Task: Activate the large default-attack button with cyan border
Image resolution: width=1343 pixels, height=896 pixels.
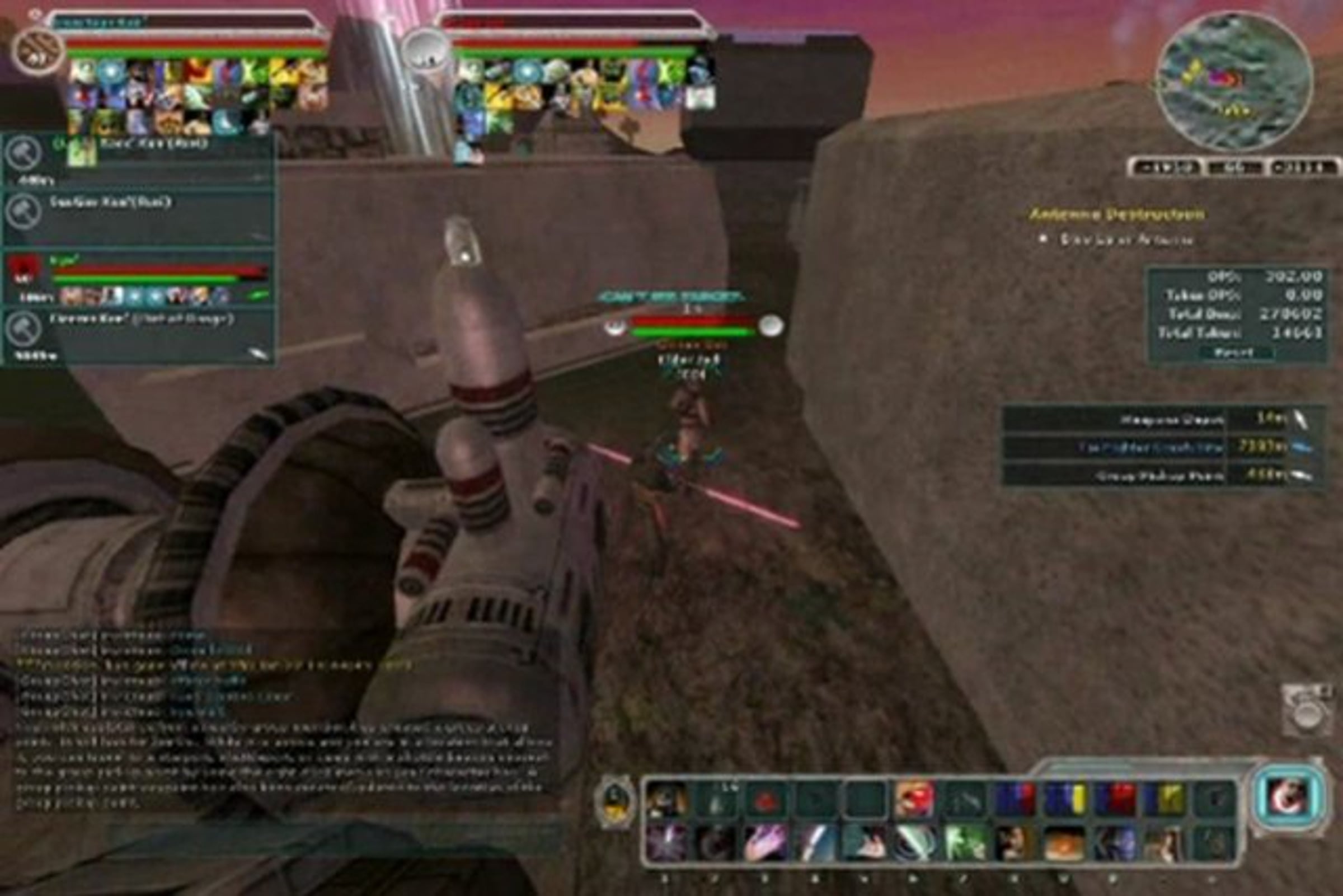Action: coord(1288,796)
